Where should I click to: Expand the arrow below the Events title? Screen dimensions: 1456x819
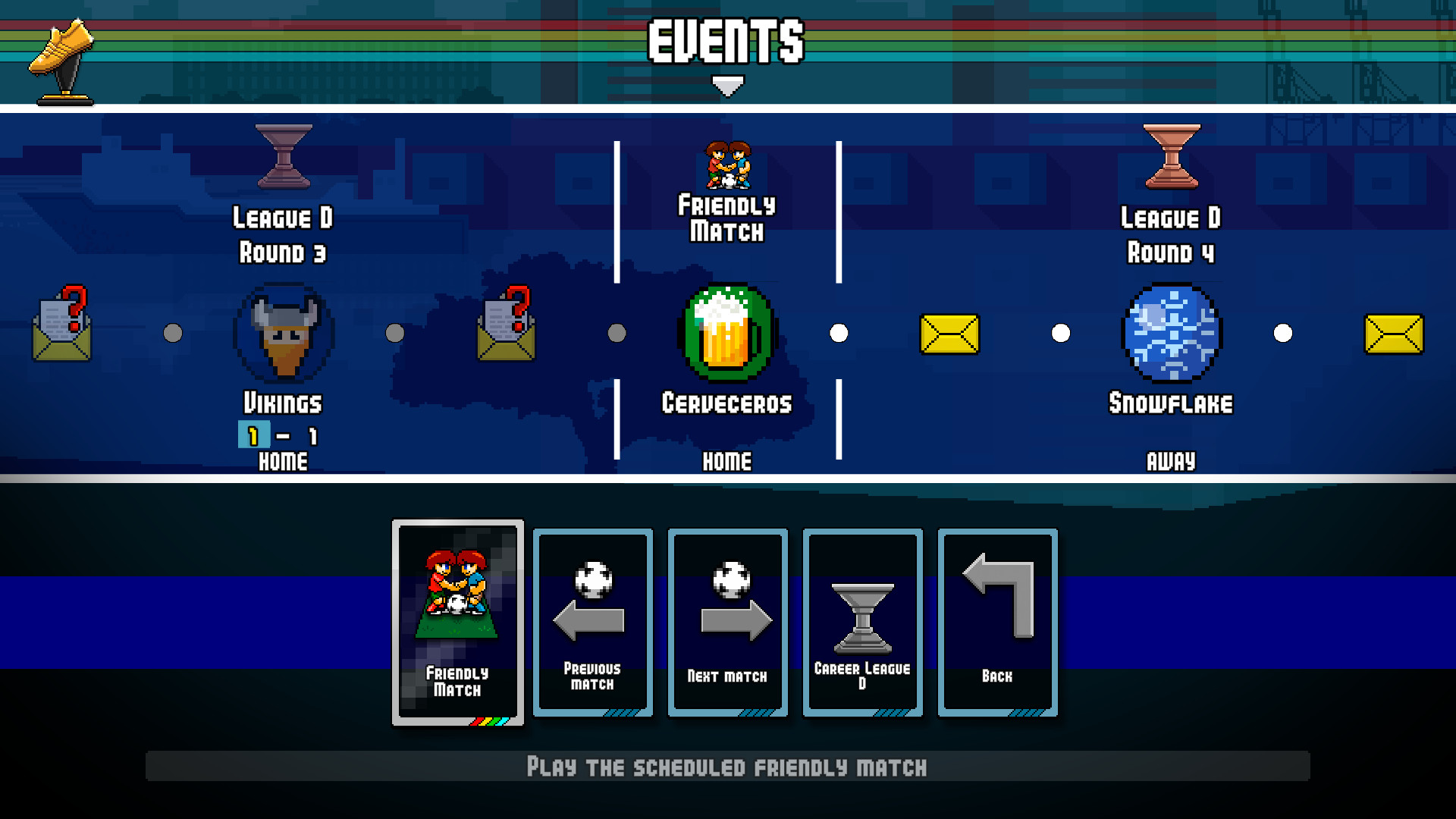(x=726, y=86)
